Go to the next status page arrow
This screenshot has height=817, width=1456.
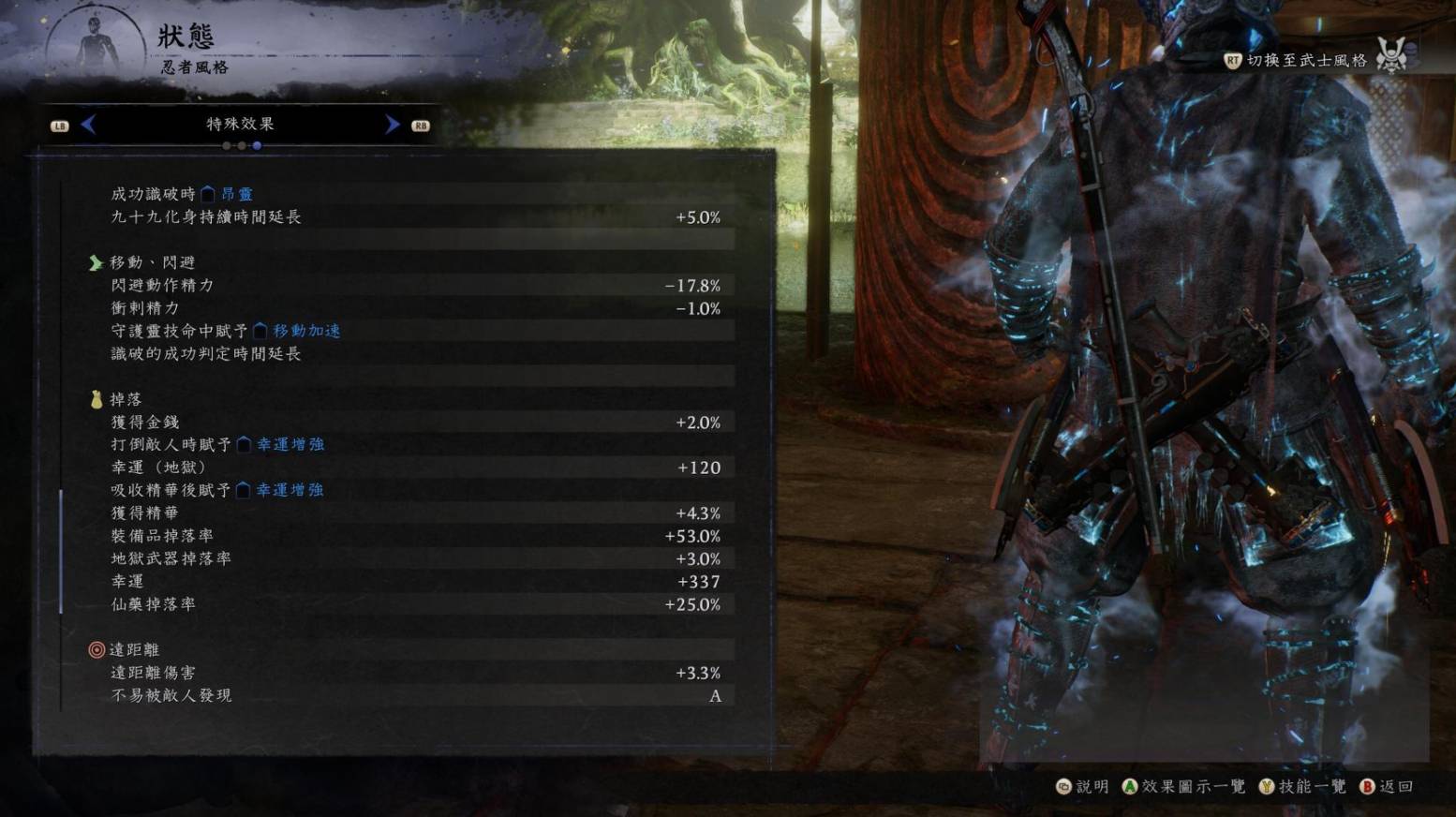coord(392,125)
